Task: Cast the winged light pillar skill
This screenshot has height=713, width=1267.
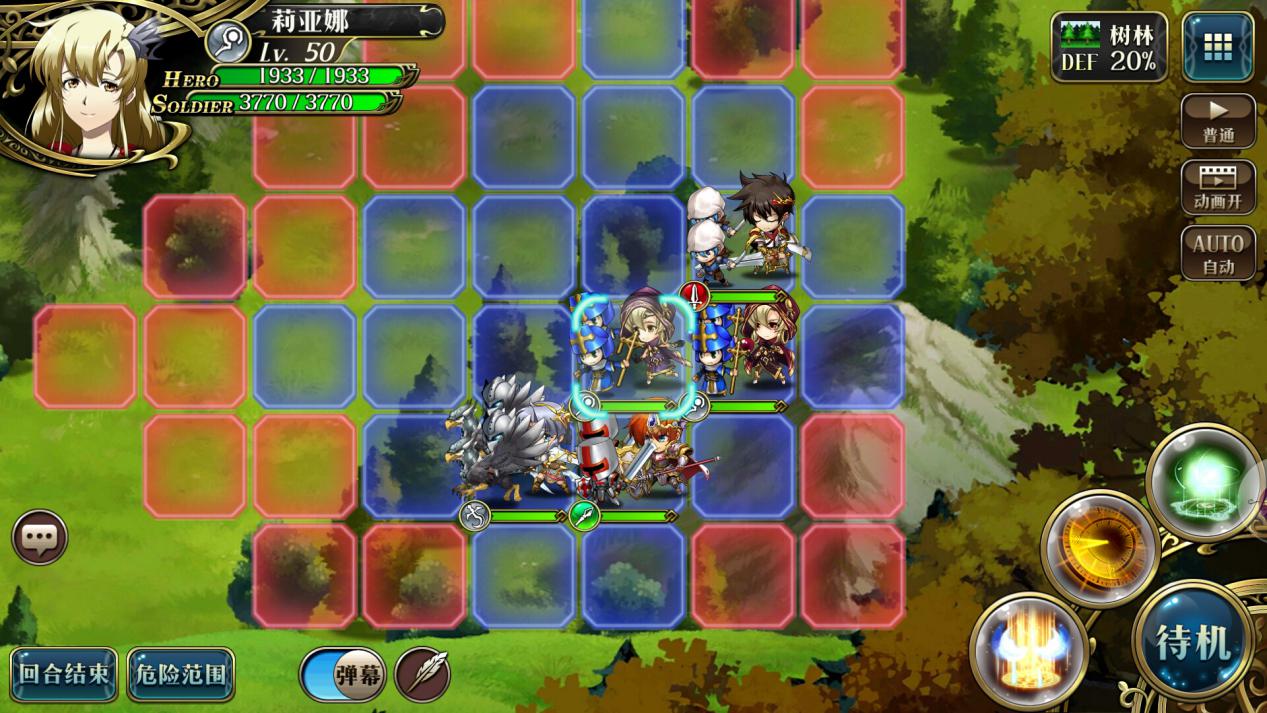Action: pyautogui.click(x=1028, y=650)
